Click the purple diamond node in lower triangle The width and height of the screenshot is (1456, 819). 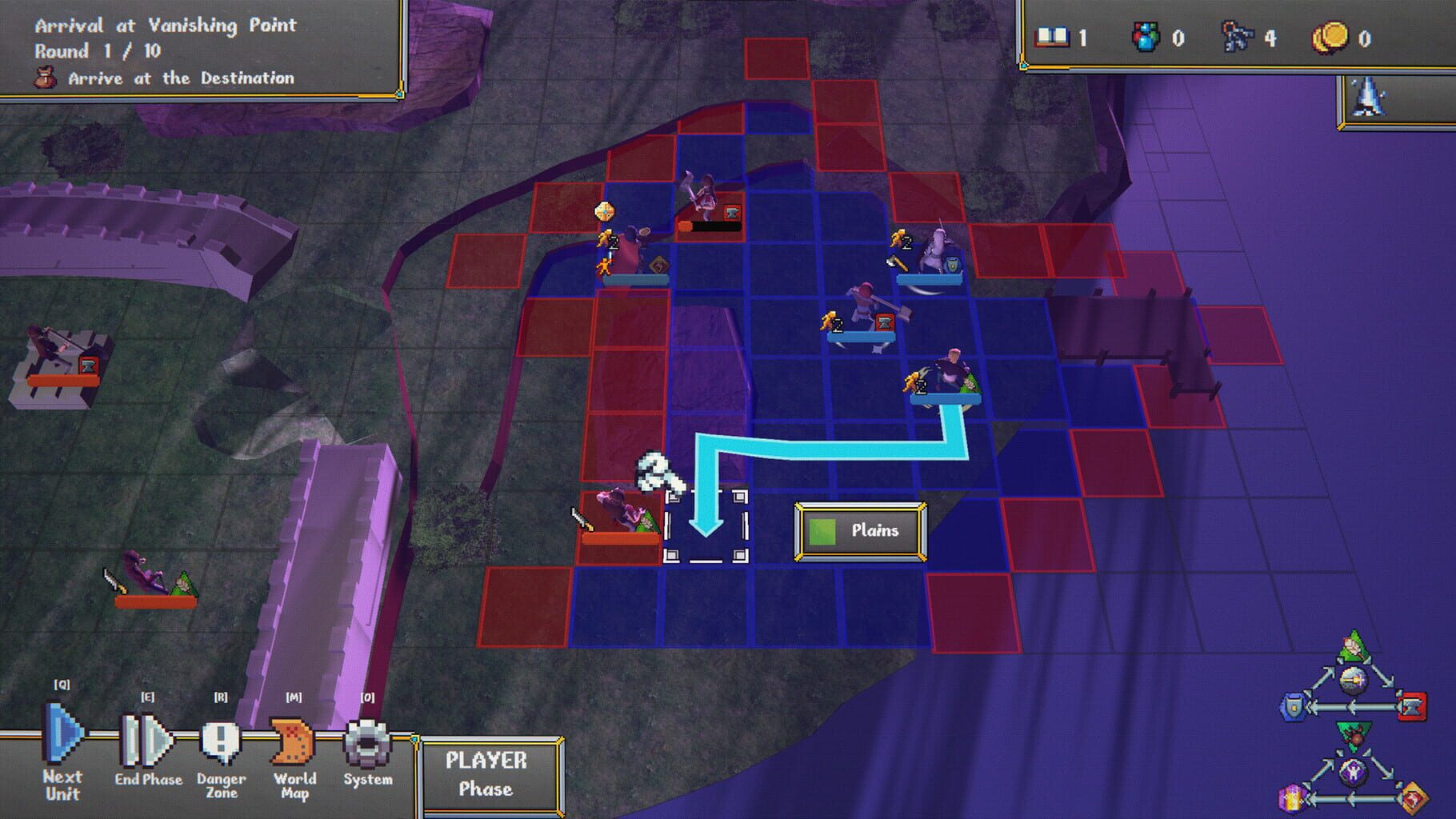(1352, 773)
